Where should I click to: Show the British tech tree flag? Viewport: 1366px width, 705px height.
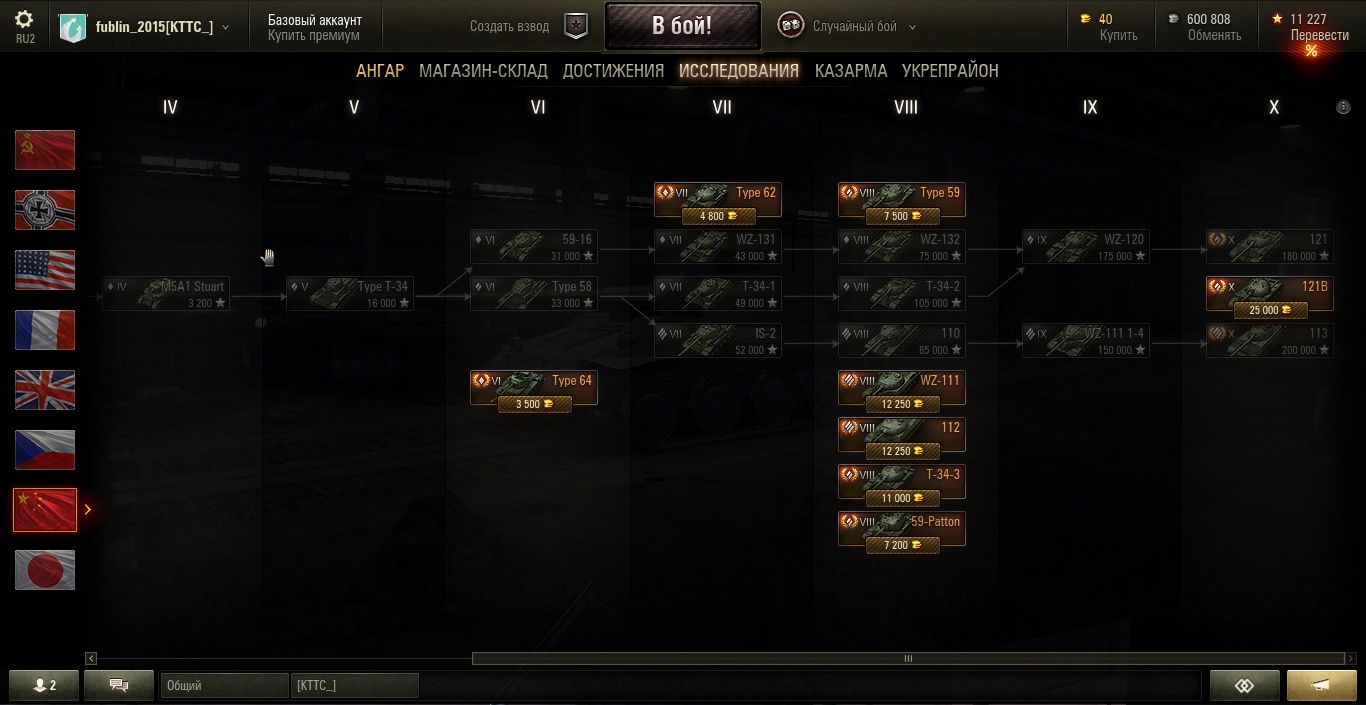coord(45,390)
